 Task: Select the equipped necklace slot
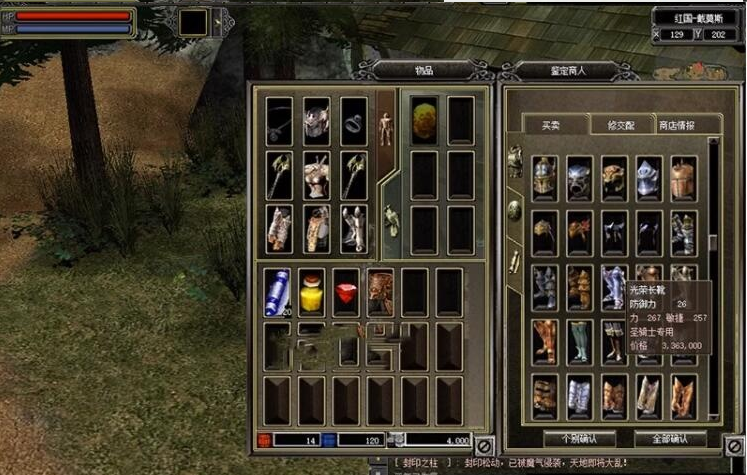click(279, 120)
